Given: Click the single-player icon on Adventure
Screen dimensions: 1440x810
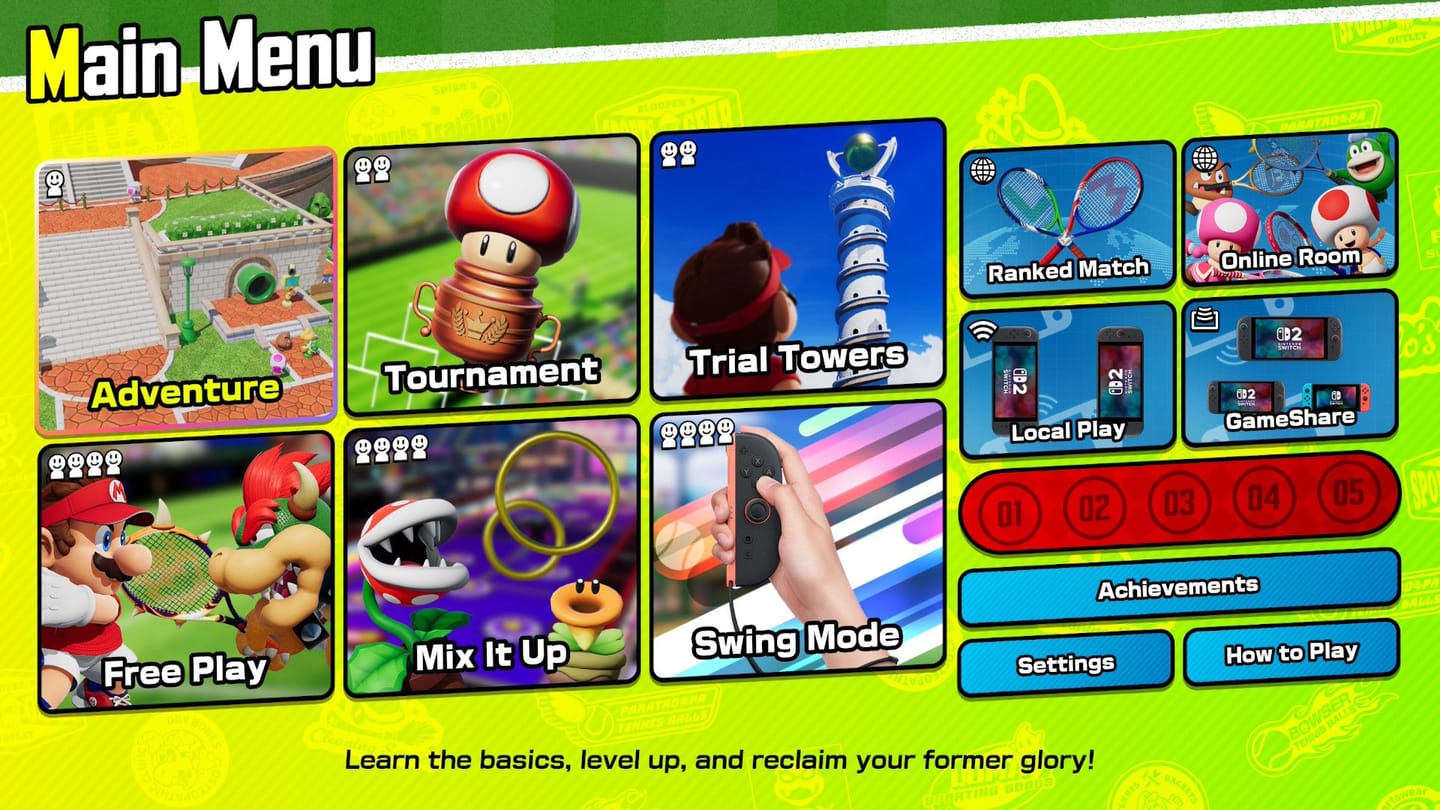Looking at the screenshot, I should [x=55, y=185].
